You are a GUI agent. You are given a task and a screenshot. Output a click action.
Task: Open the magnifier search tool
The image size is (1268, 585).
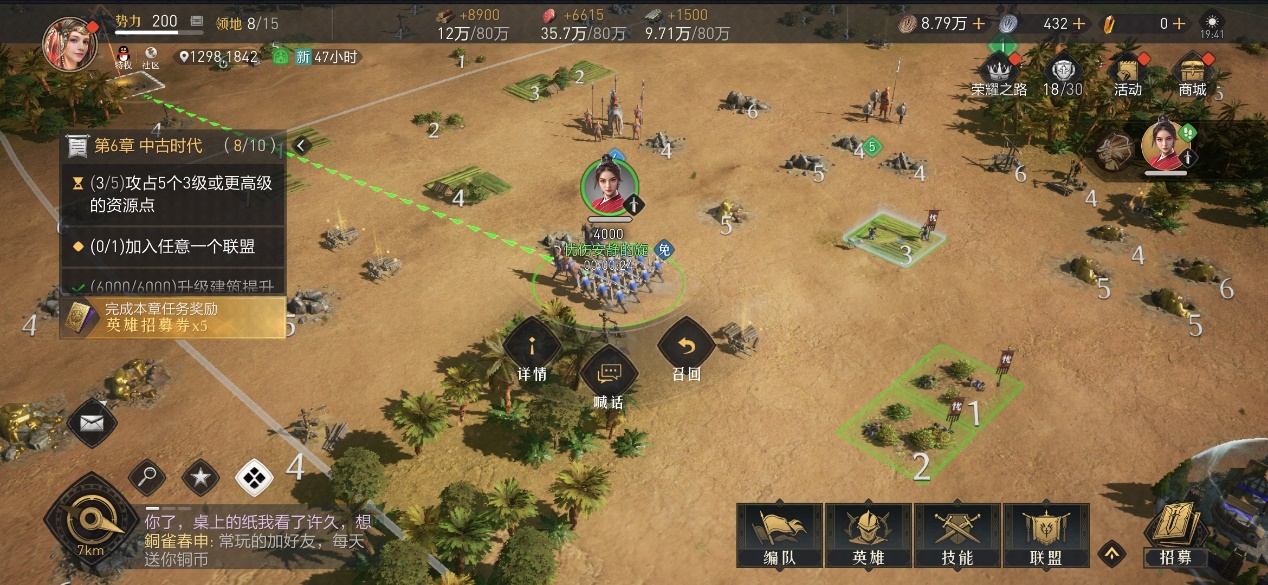pyautogui.click(x=147, y=477)
